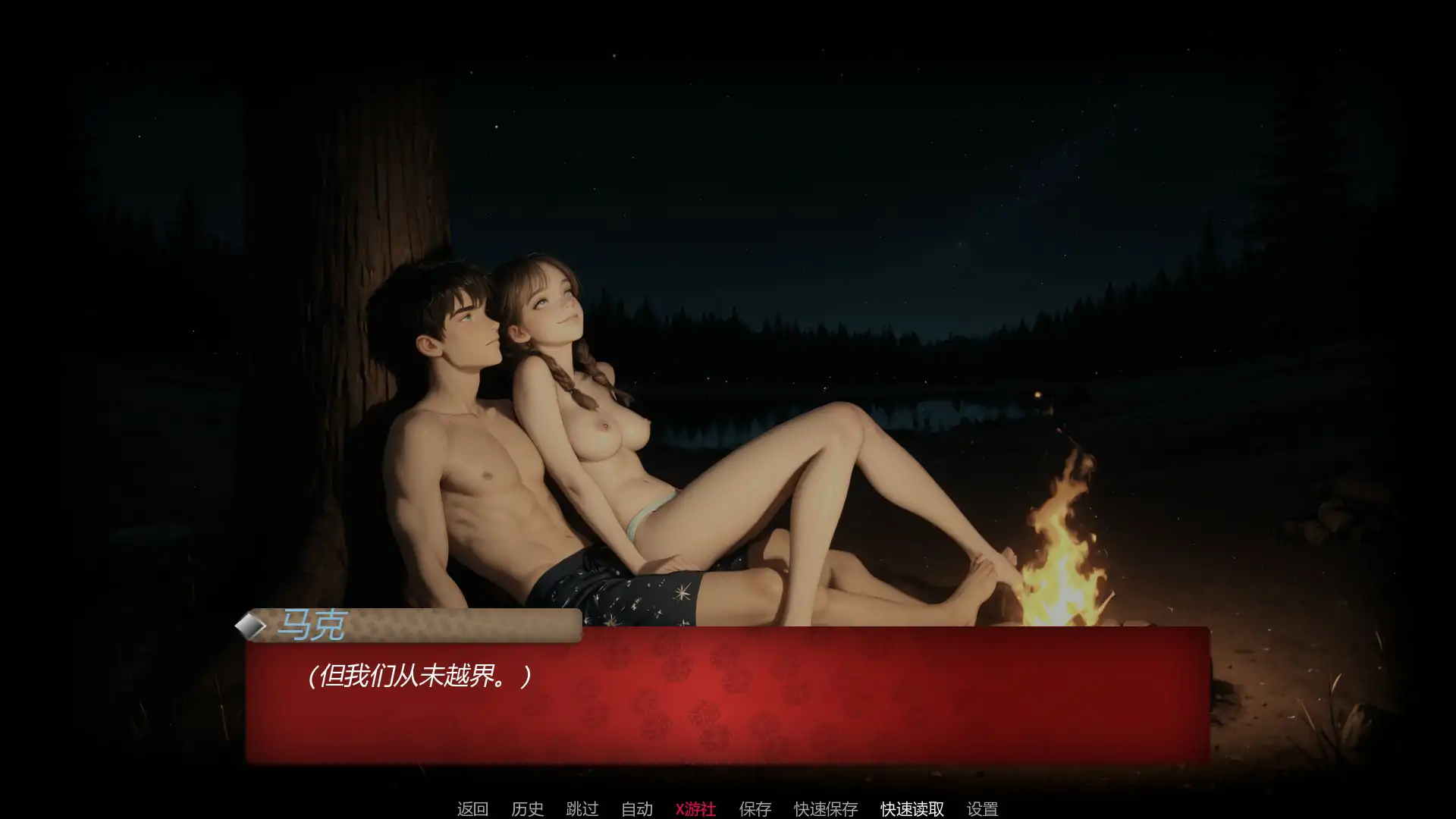The width and height of the screenshot is (1456, 819).
Task: Open the 历史 (History) log
Action: coord(527,809)
